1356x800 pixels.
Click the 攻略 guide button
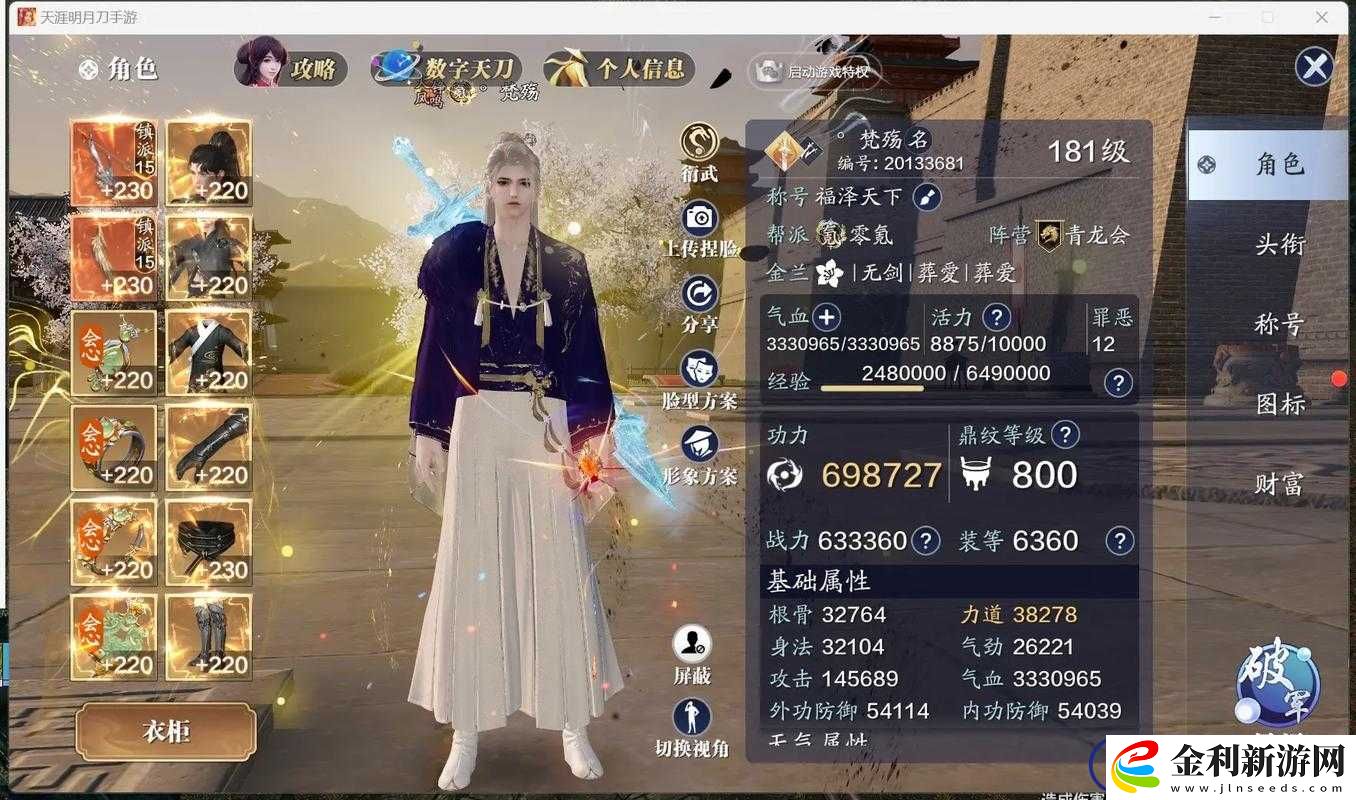(315, 67)
